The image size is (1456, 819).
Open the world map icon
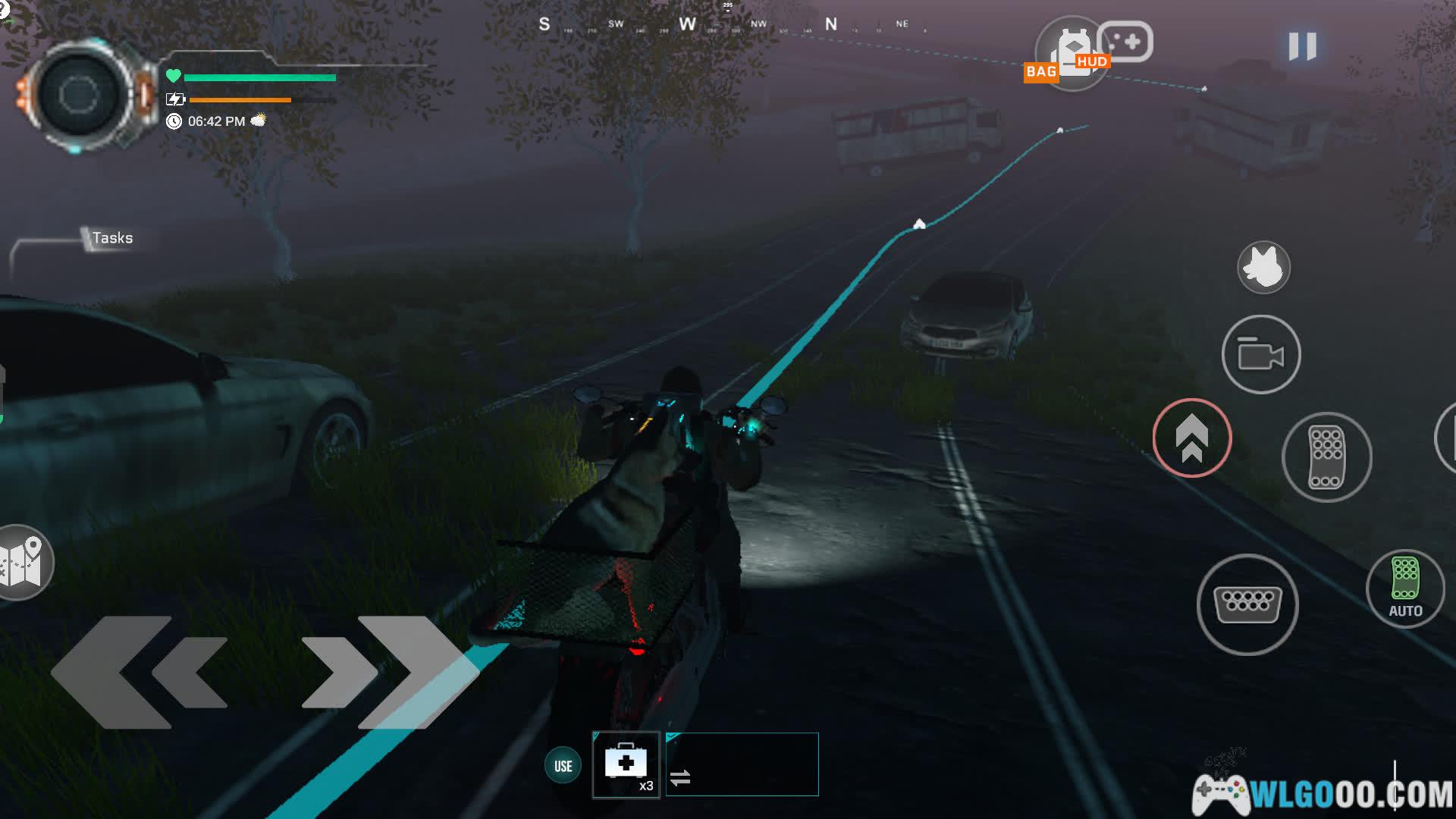pyautogui.click(x=22, y=563)
